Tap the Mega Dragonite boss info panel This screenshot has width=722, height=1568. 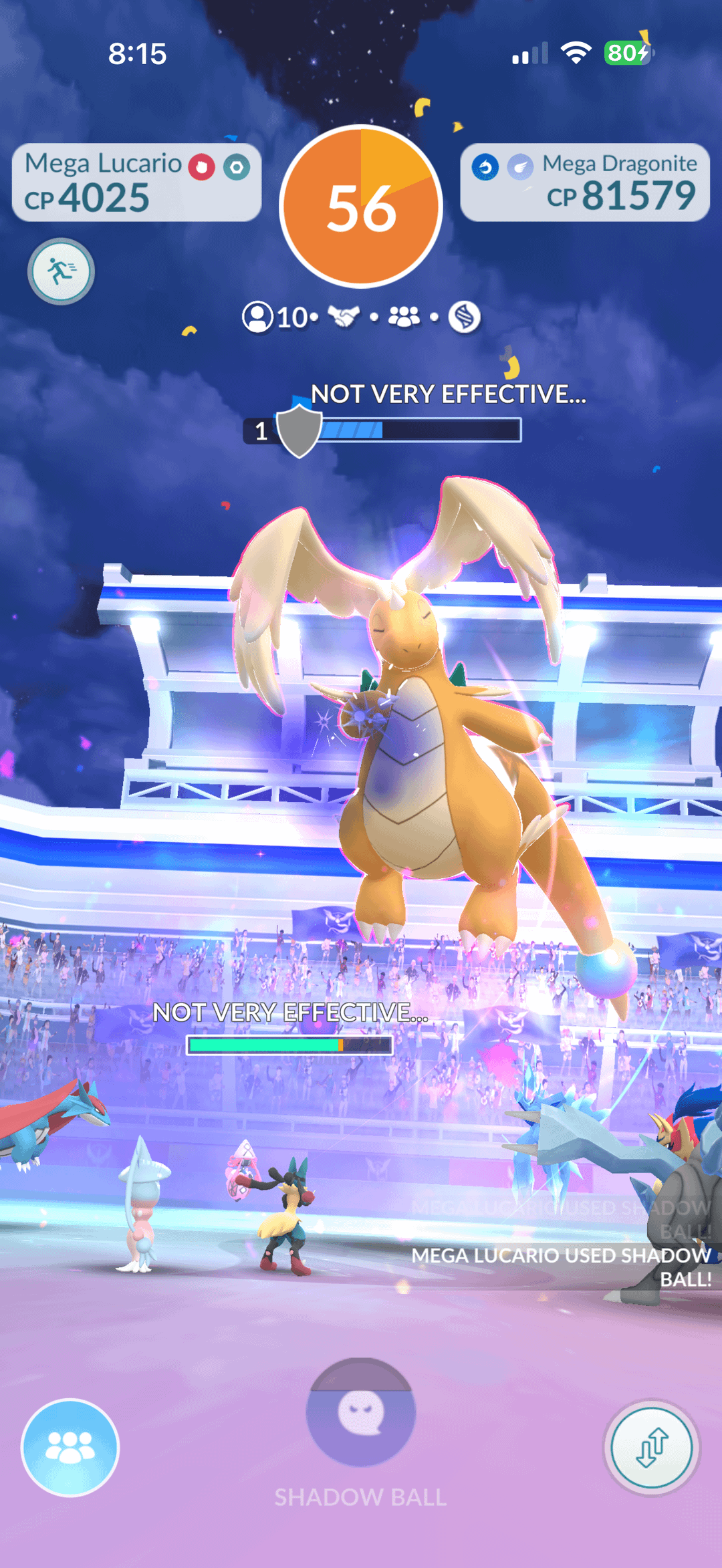click(x=585, y=182)
